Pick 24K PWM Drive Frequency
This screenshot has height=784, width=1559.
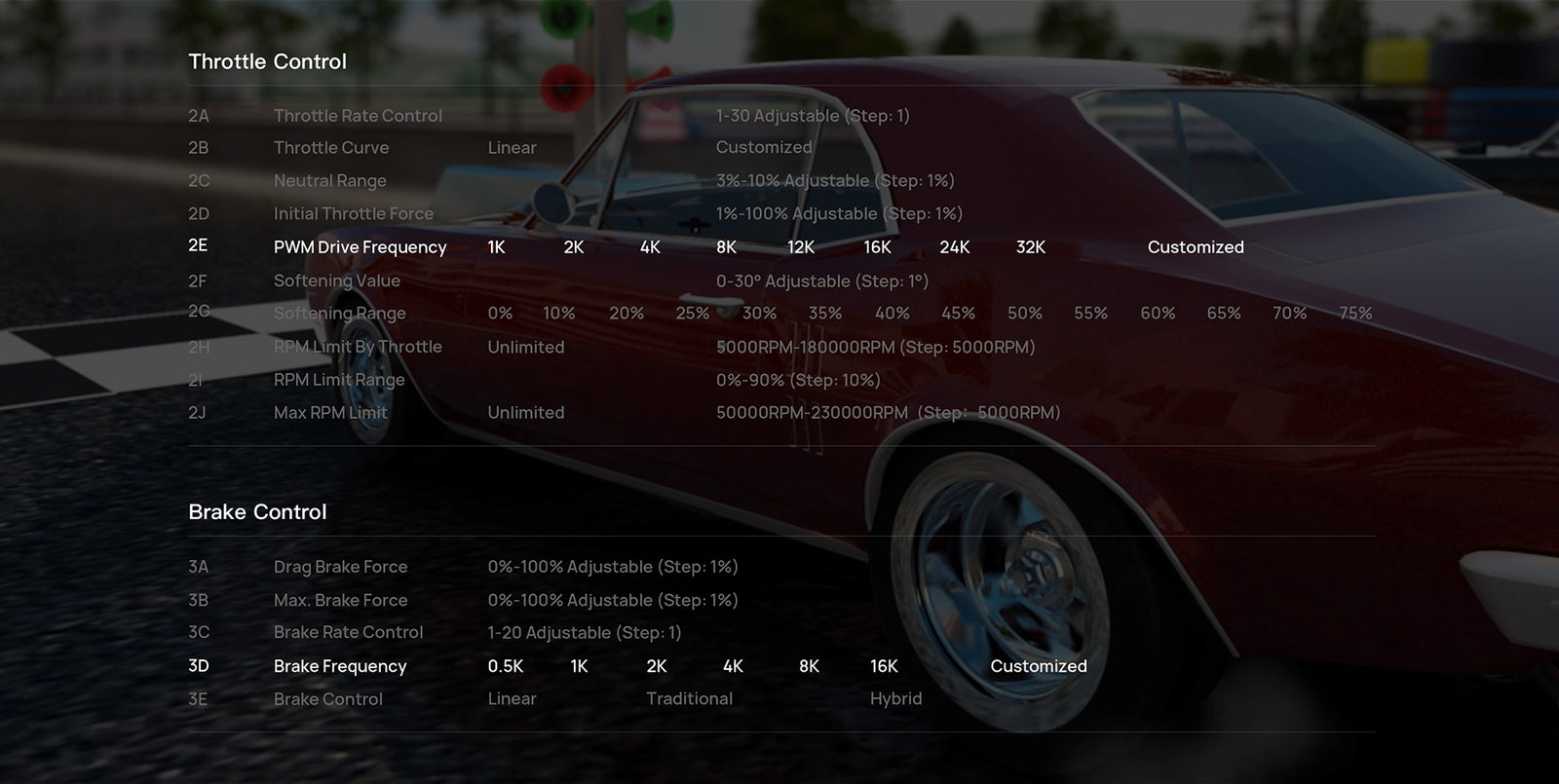point(954,247)
